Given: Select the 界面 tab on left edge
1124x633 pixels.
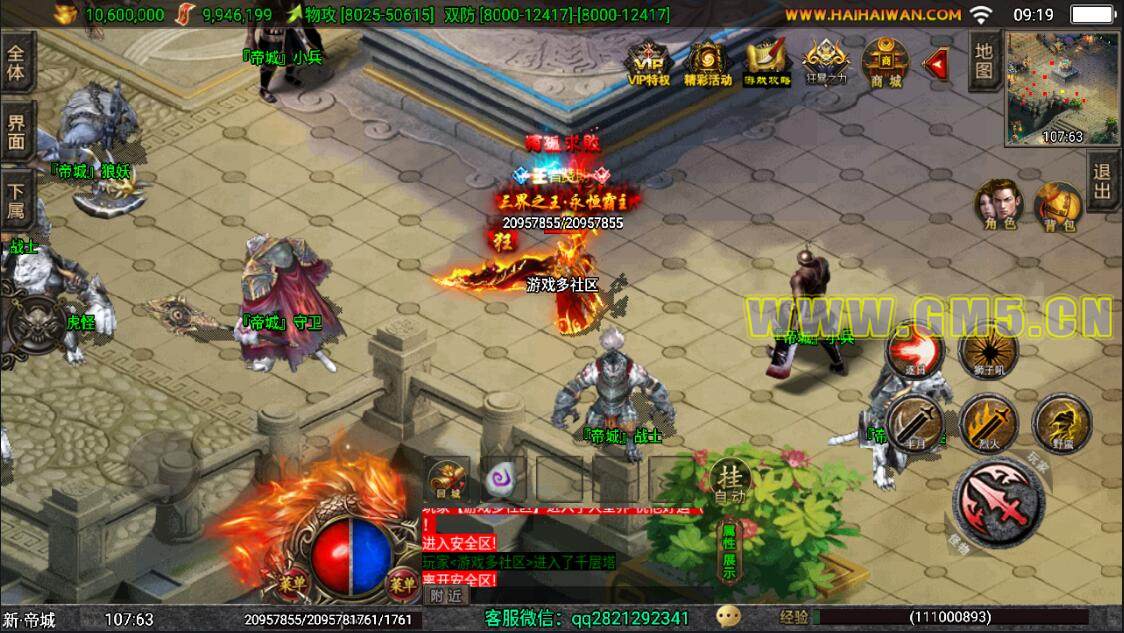Looking at the screenshot, I should click(17, 132).
